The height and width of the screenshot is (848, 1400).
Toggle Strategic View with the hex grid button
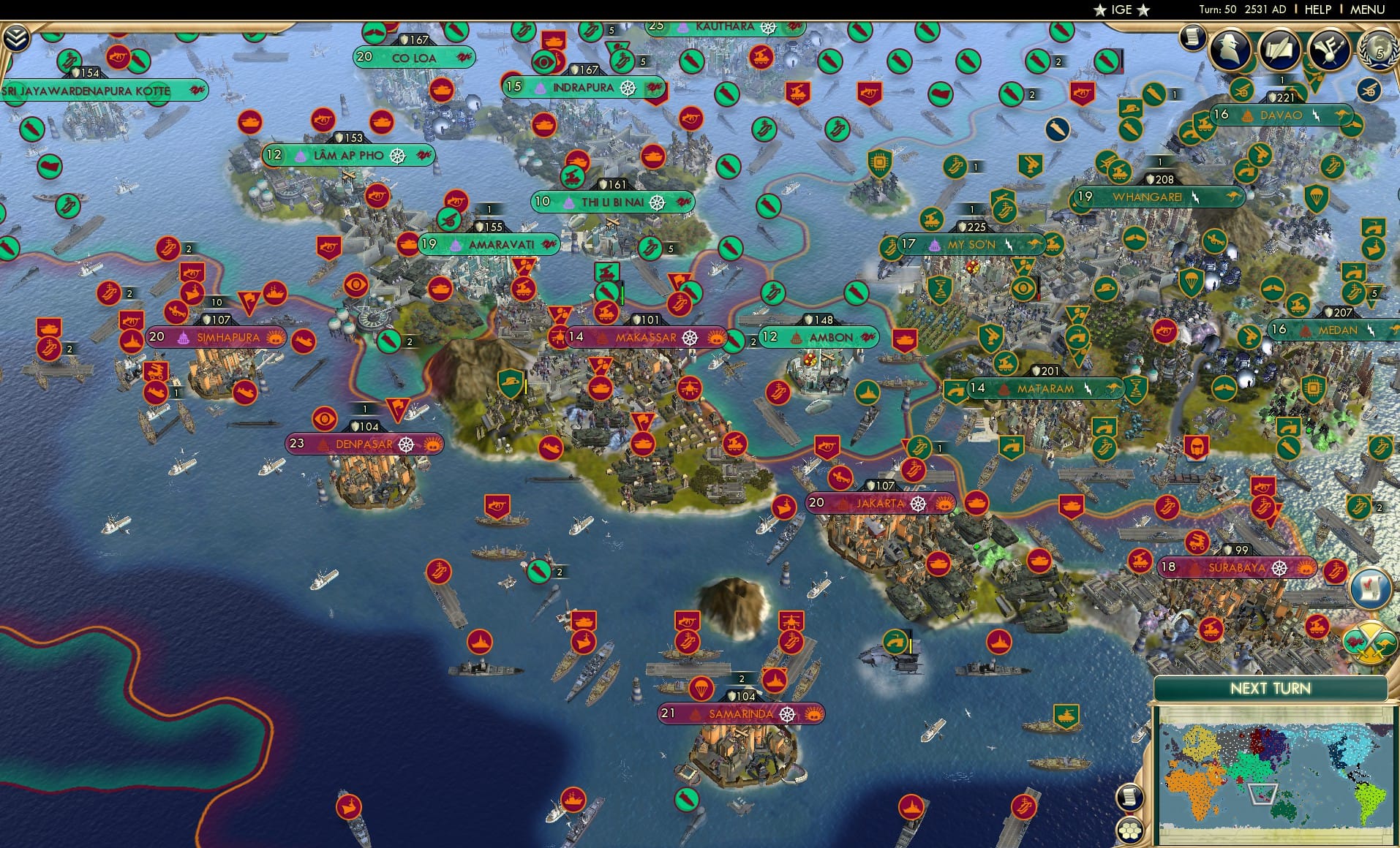[x=1129, y=830]
